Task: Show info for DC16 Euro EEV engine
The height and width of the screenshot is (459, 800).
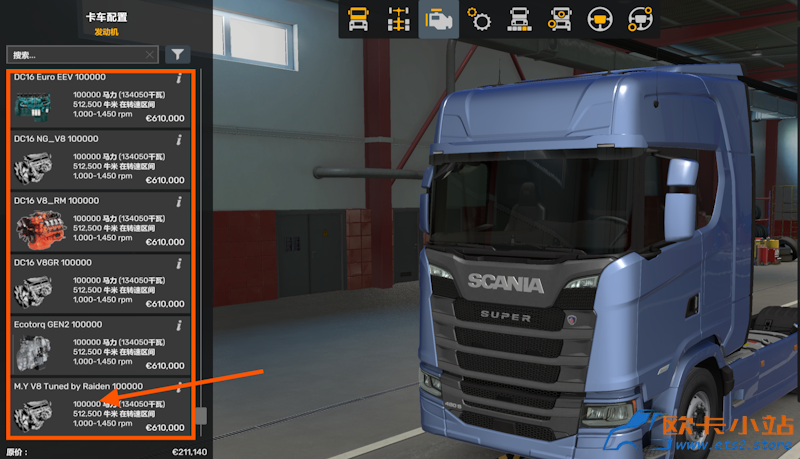Action: click(x=179, y=78)
